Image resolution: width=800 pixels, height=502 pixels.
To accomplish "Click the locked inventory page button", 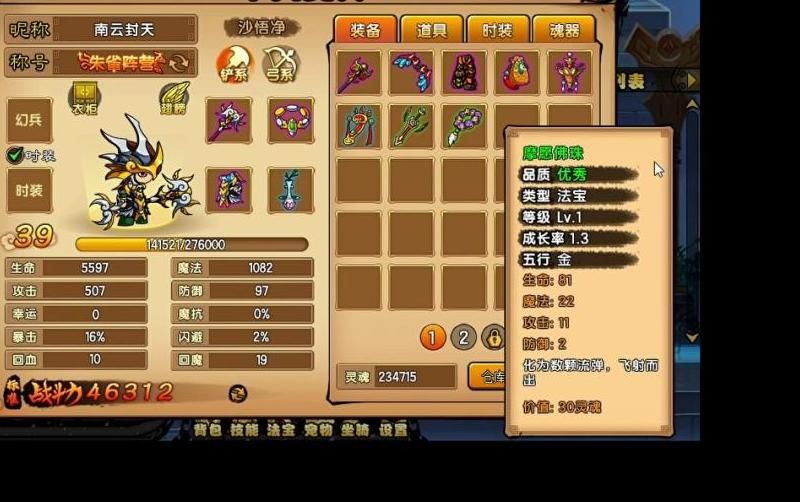I will (x=493, y=337).
